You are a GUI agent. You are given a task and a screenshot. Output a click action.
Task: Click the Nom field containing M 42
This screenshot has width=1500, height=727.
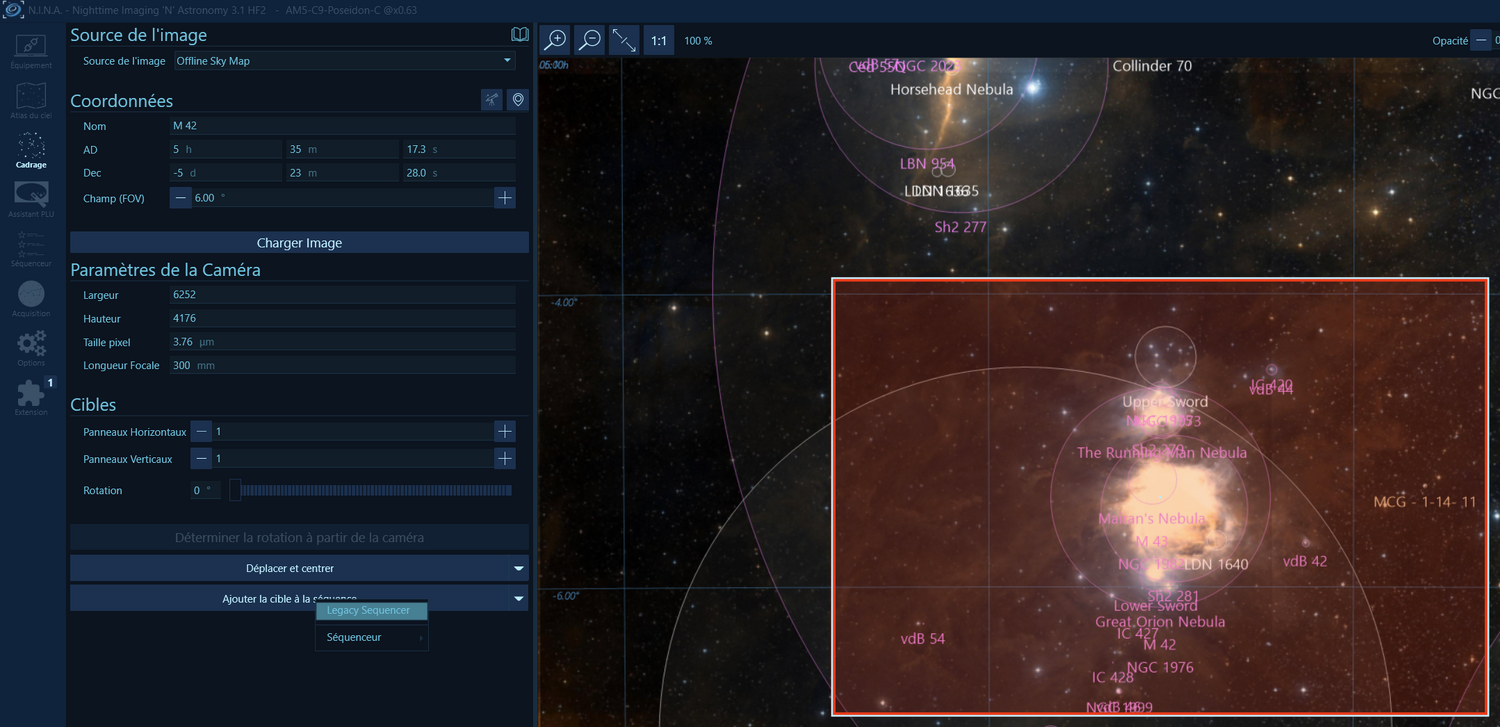(x=342, y=126)
